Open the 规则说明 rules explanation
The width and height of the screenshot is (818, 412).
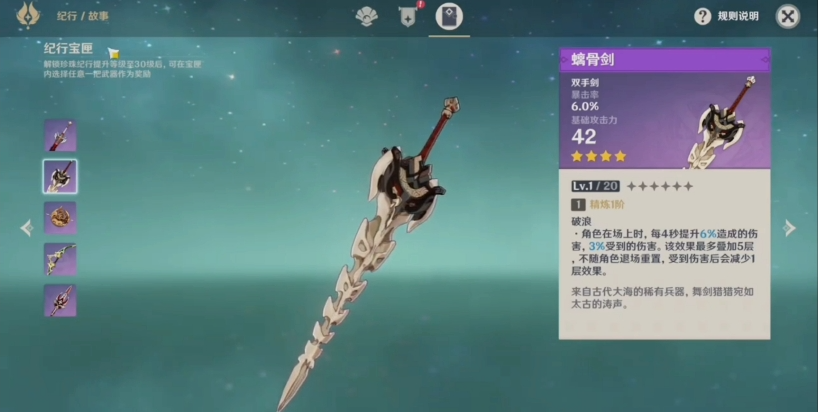click(x=727, y=17)
